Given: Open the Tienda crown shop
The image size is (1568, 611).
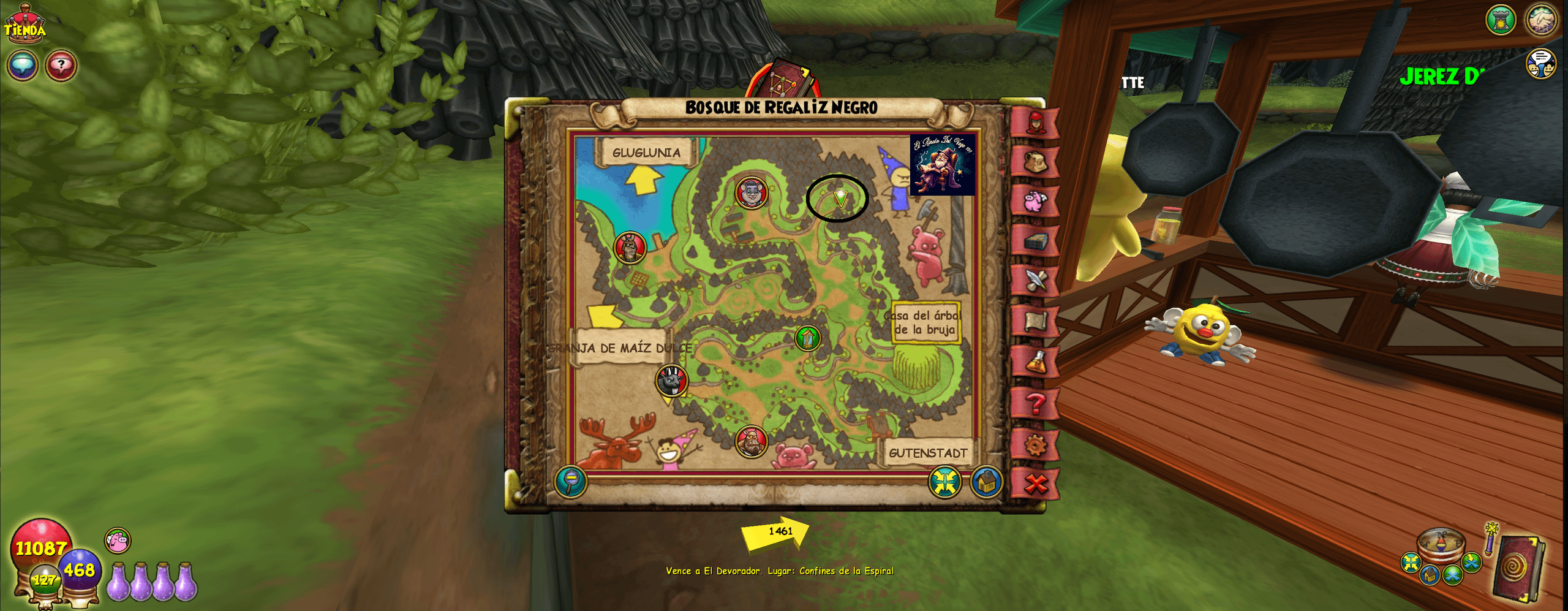Looking at the screenshot, I should click(x=25, y=26).
